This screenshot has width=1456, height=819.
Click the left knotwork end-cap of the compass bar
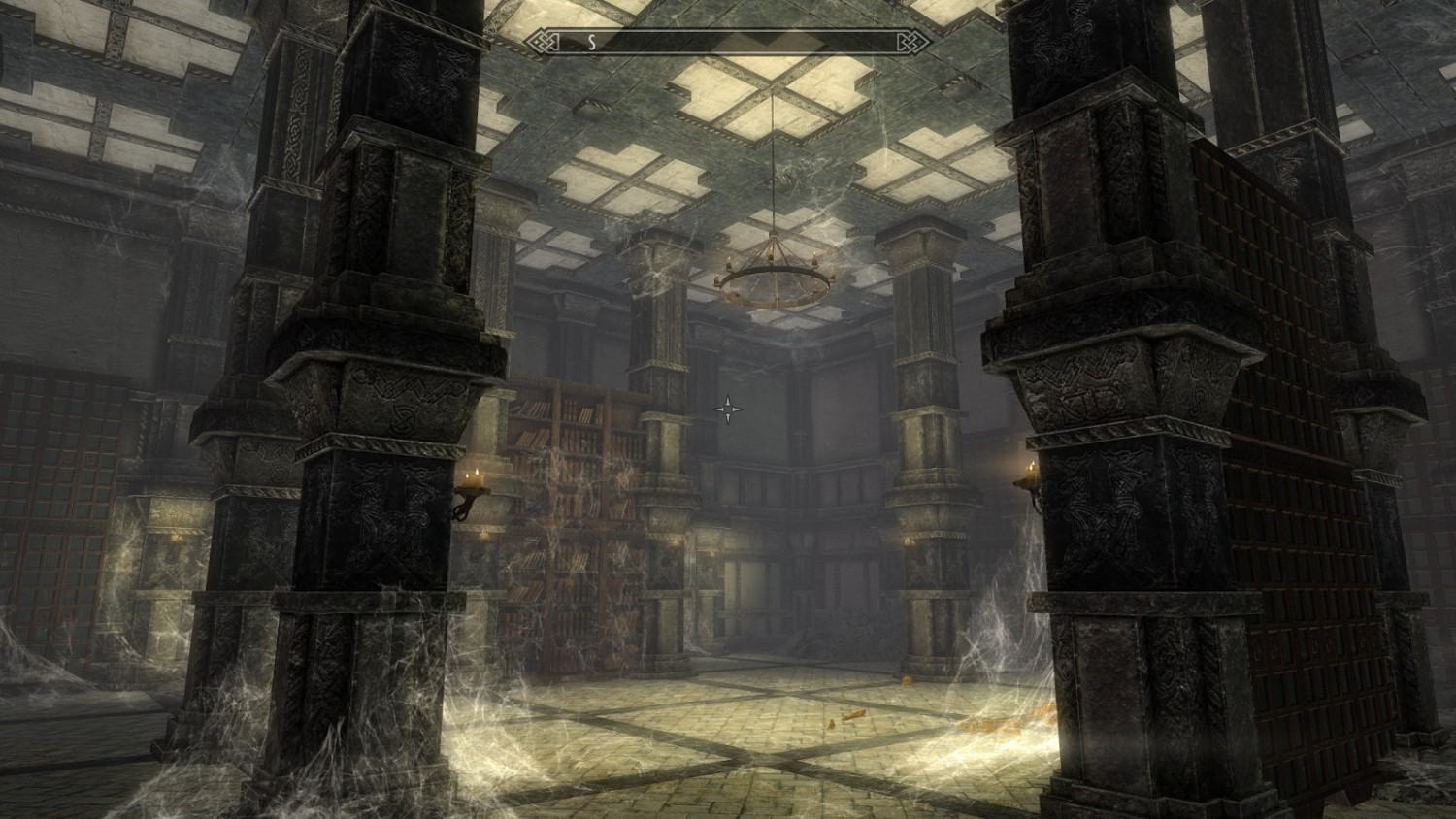[x=541, y=42]
